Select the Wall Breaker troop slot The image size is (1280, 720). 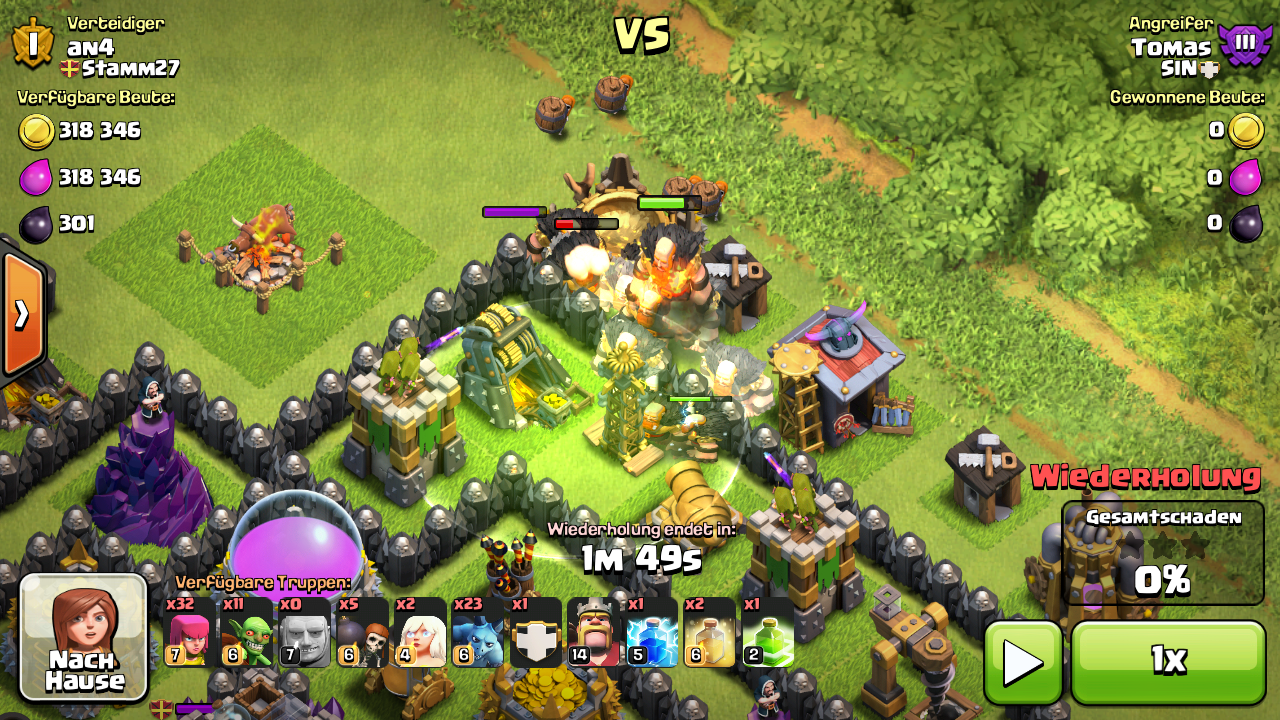pos(362,632)
